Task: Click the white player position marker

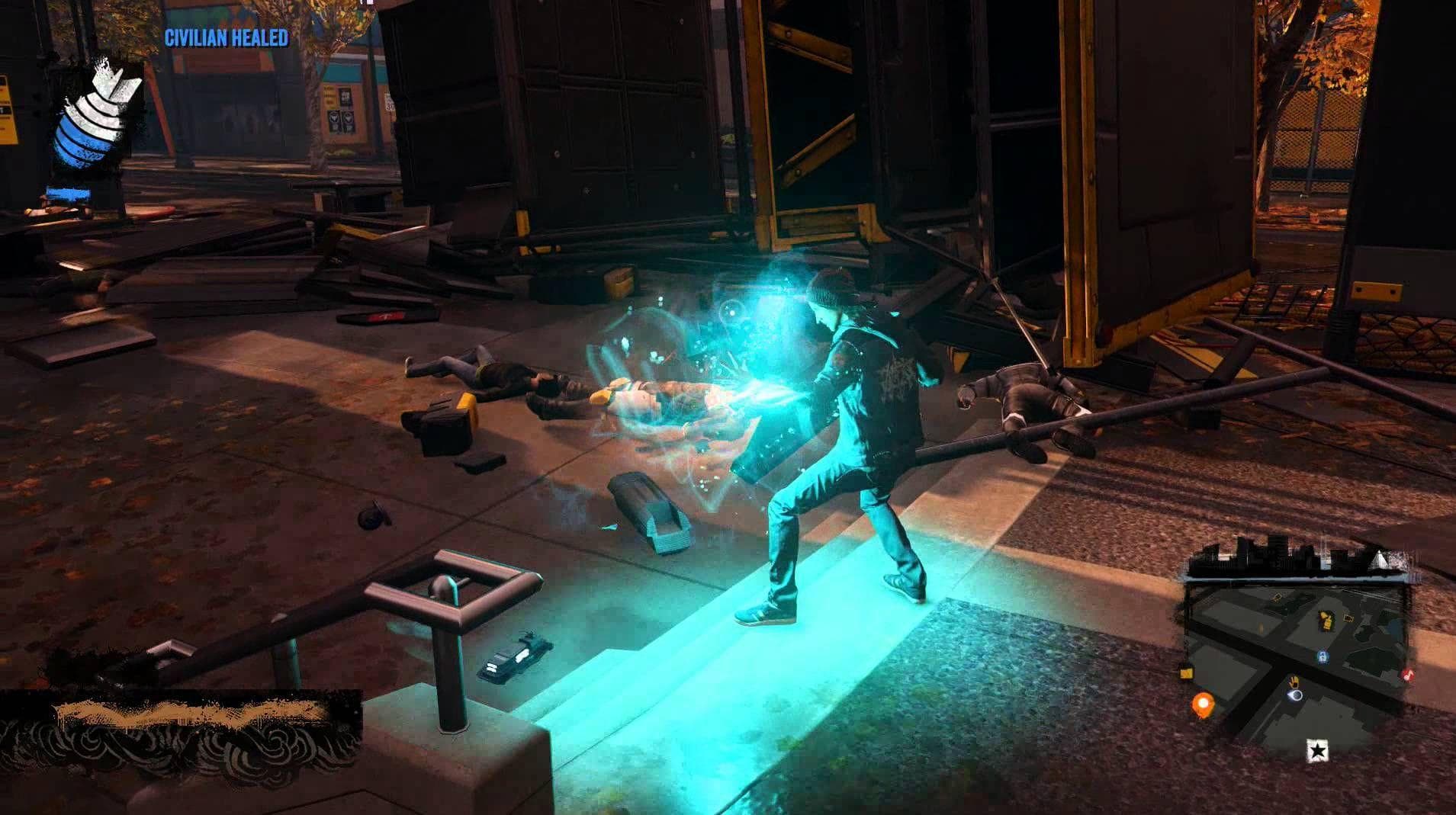Action: tap(1294, 695)
